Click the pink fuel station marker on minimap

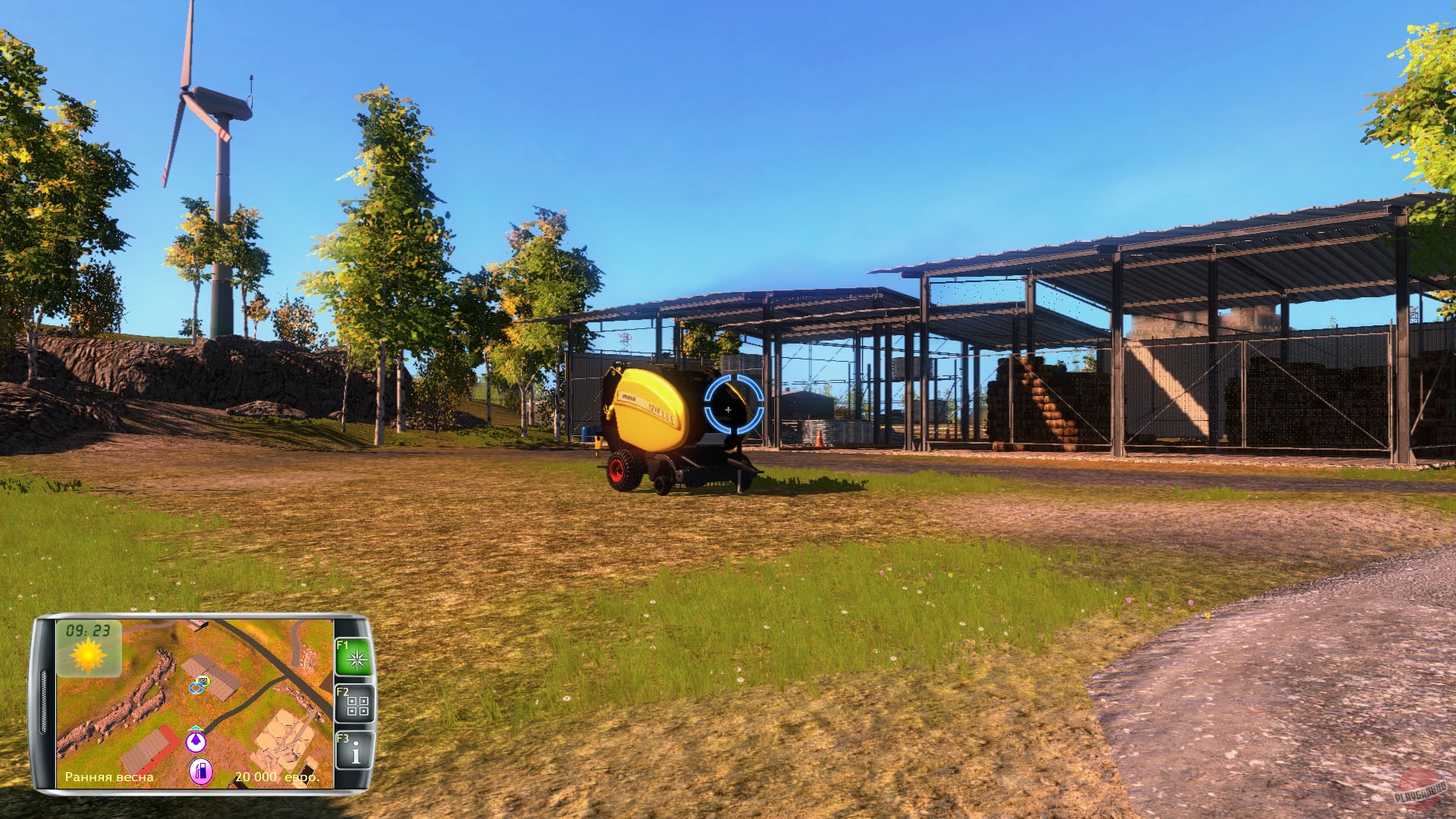202,773
